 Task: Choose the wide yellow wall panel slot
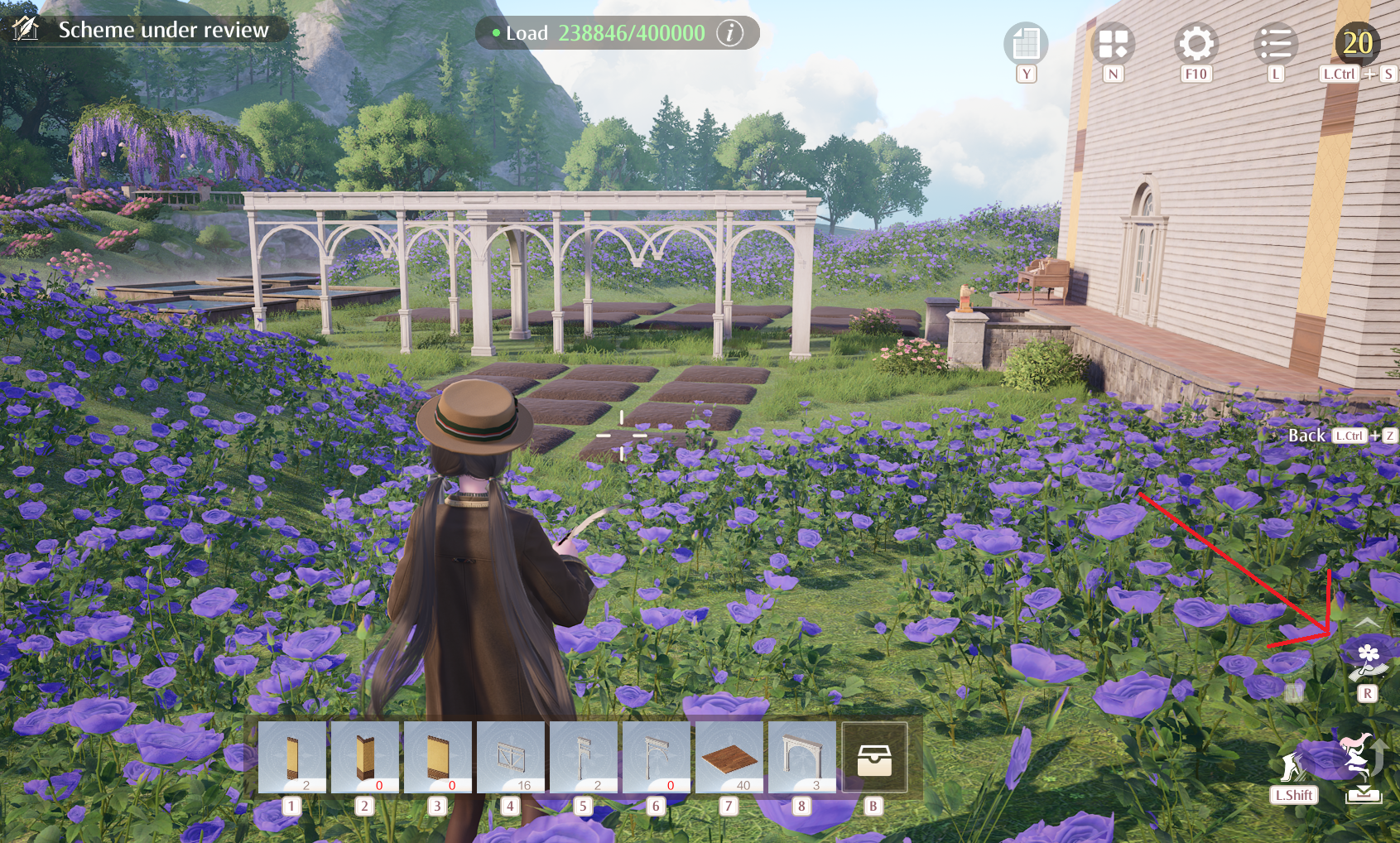pyautogui.click(x=438, y=757)
